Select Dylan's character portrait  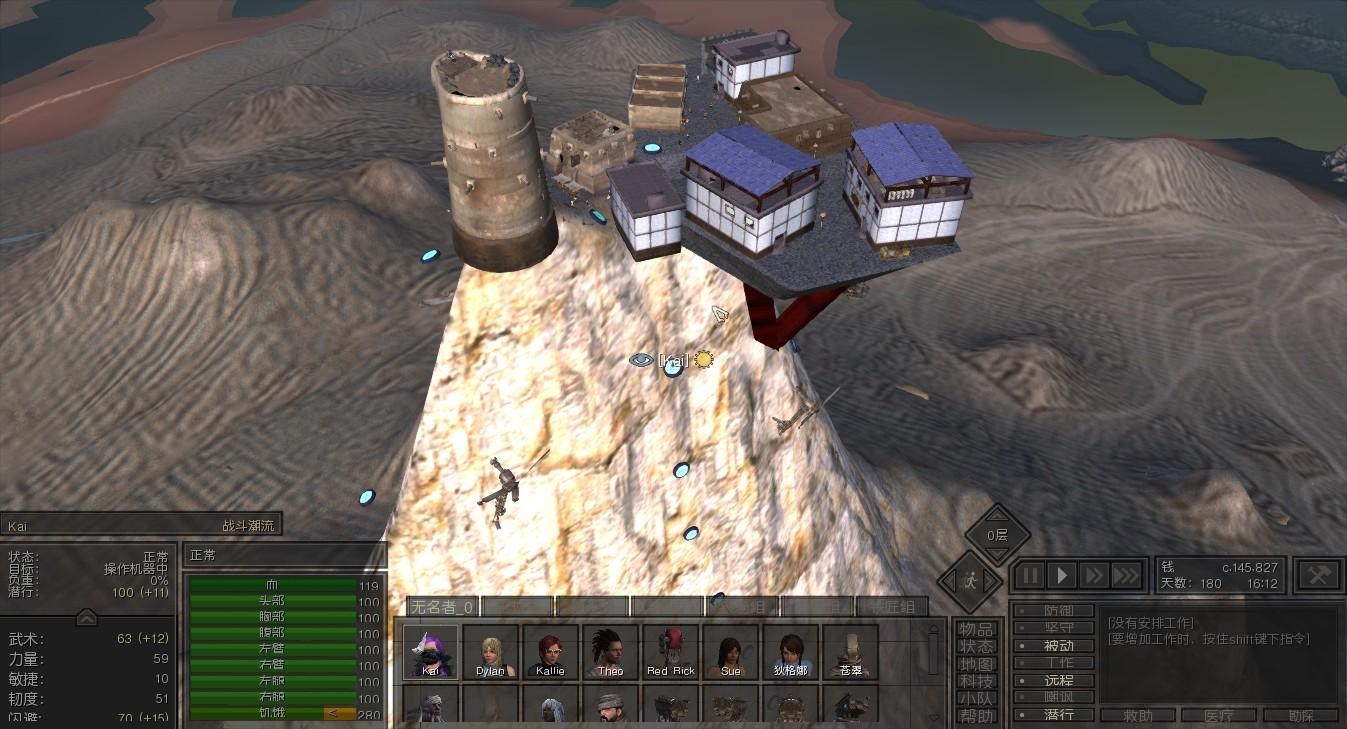(490, 652)
